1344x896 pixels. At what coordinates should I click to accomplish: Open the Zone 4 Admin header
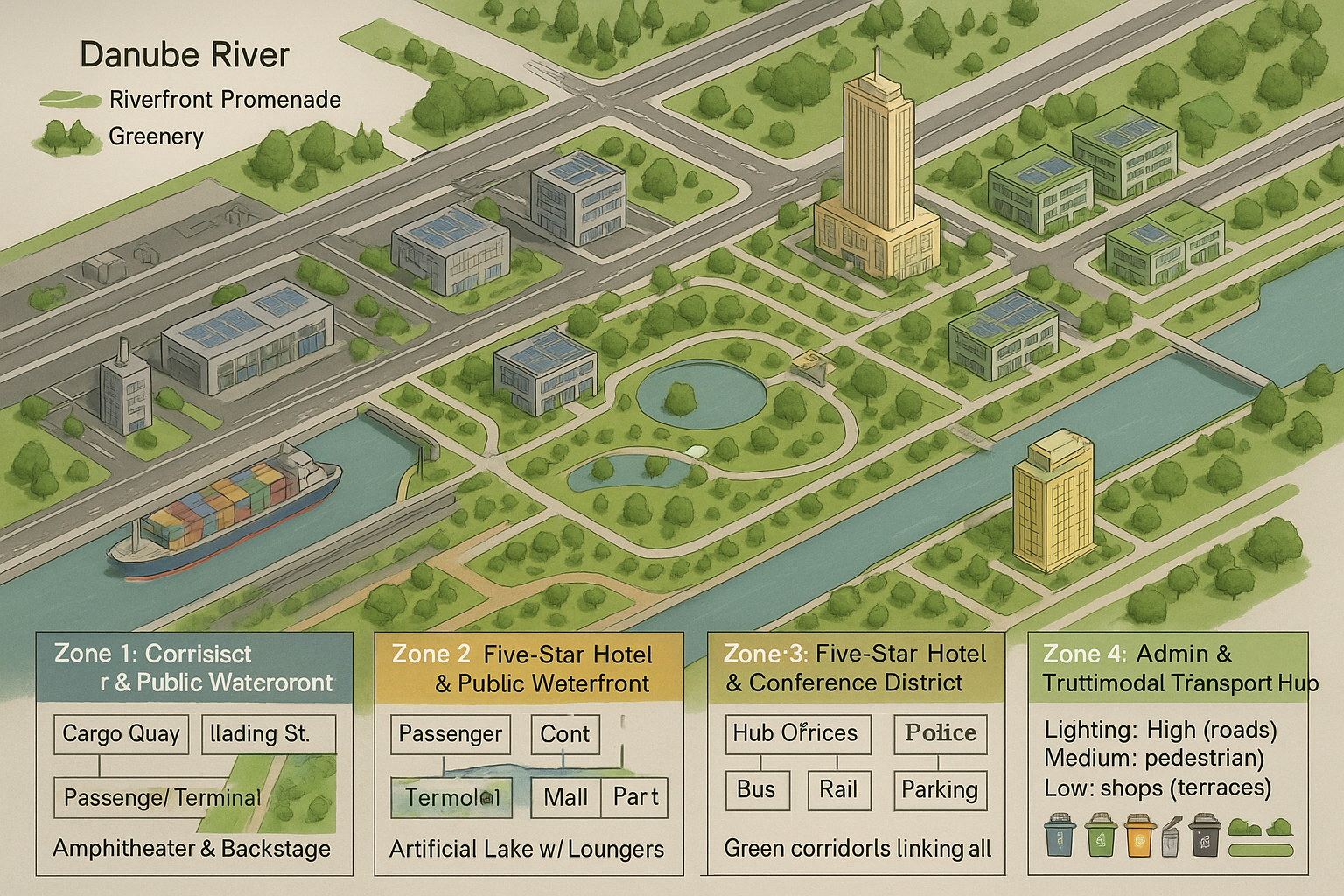[1167, 668]
